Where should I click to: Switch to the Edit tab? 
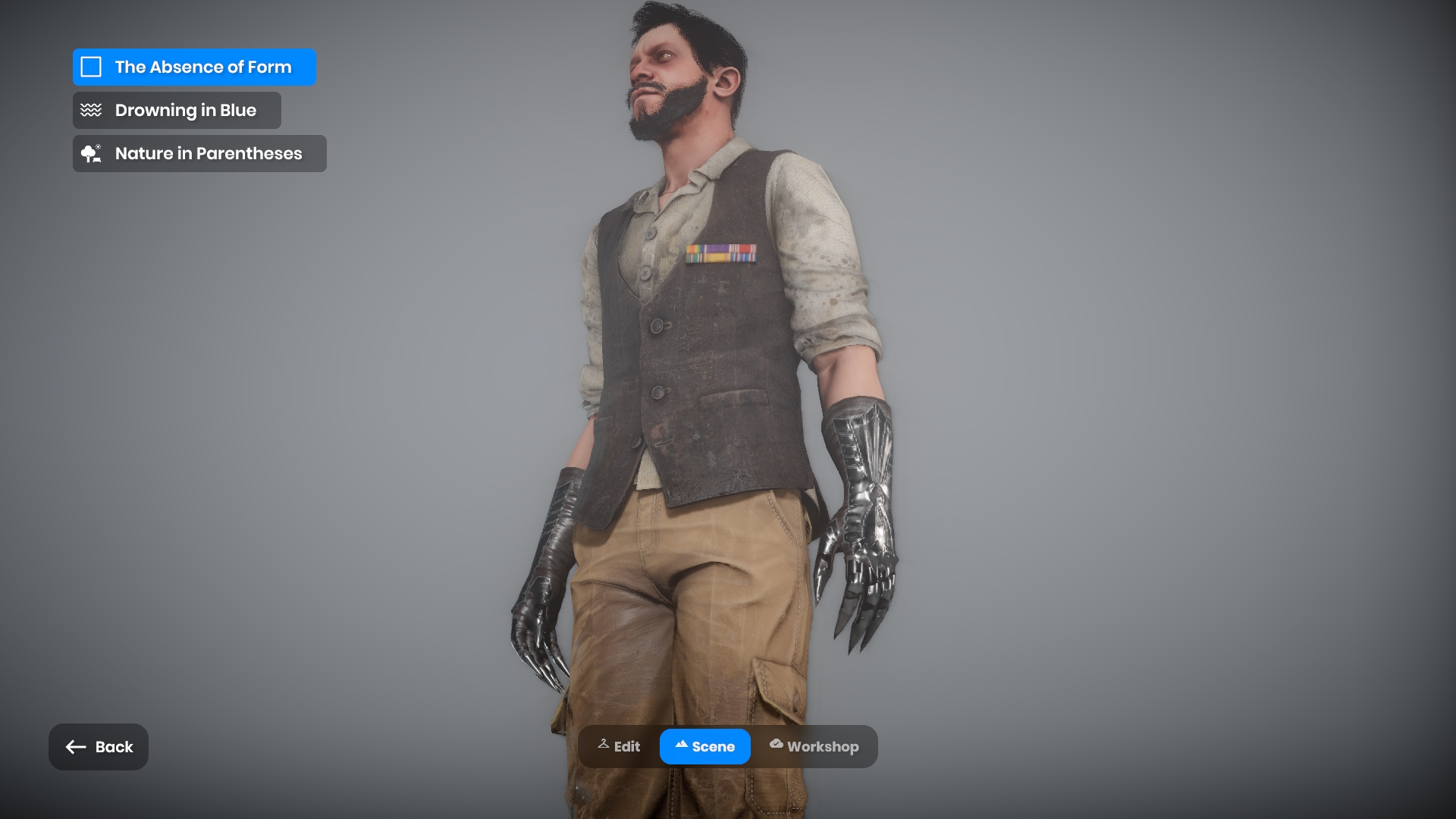[x=619, y=747]
